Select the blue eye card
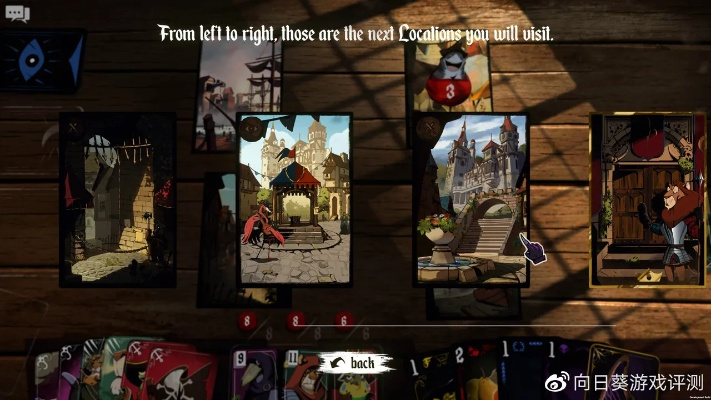Screen dimensions: 711x400 [x=42, y=60]
